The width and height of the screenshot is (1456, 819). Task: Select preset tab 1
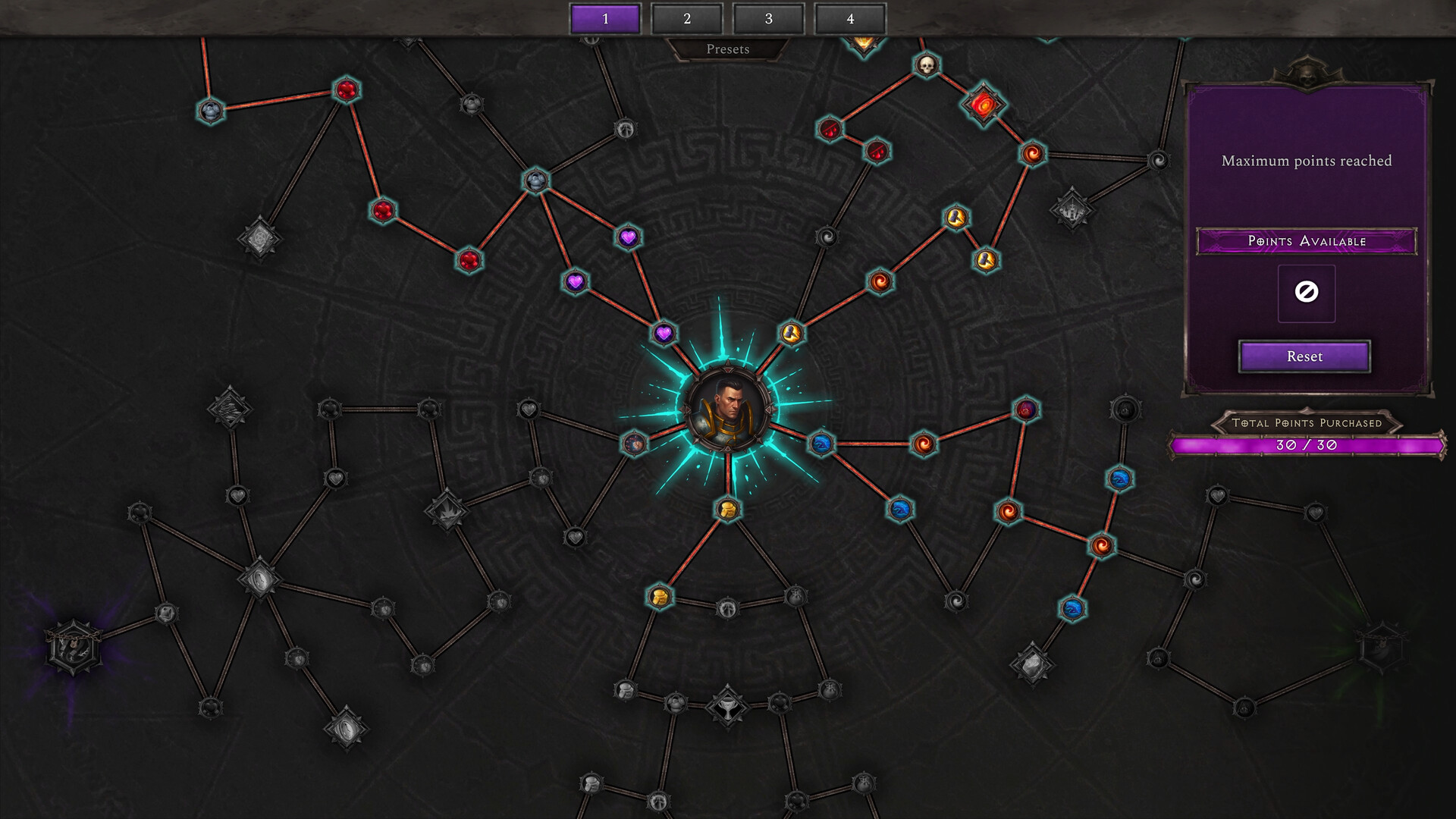(x=605, y=19)
